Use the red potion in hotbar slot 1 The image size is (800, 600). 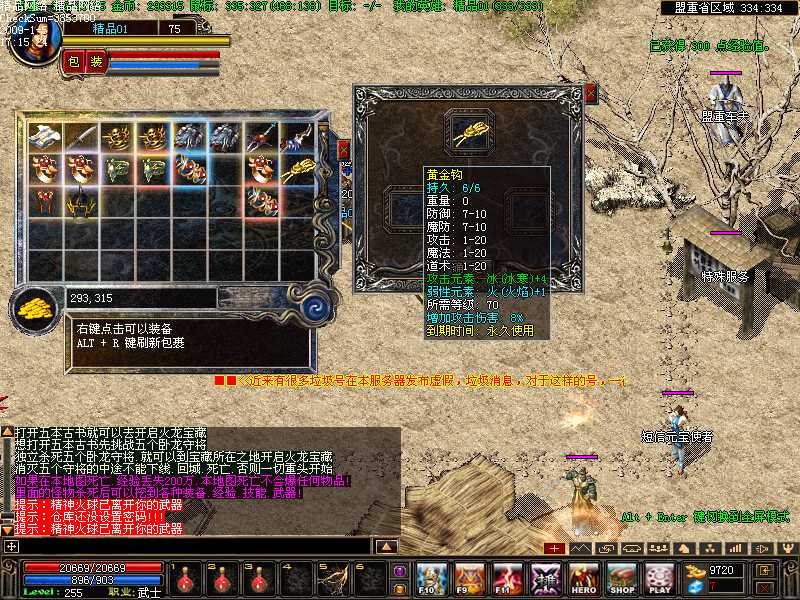(x=186, y=578)
